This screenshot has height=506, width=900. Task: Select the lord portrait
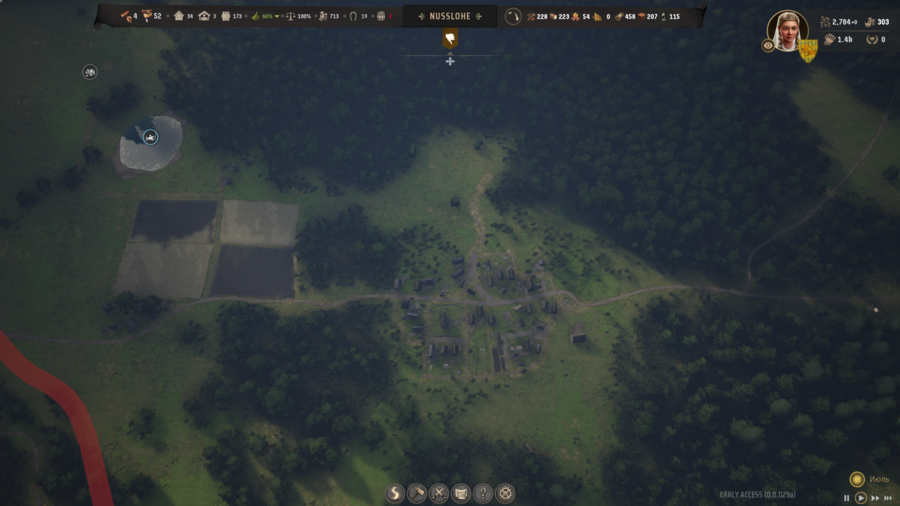click(x=787, y=29)
